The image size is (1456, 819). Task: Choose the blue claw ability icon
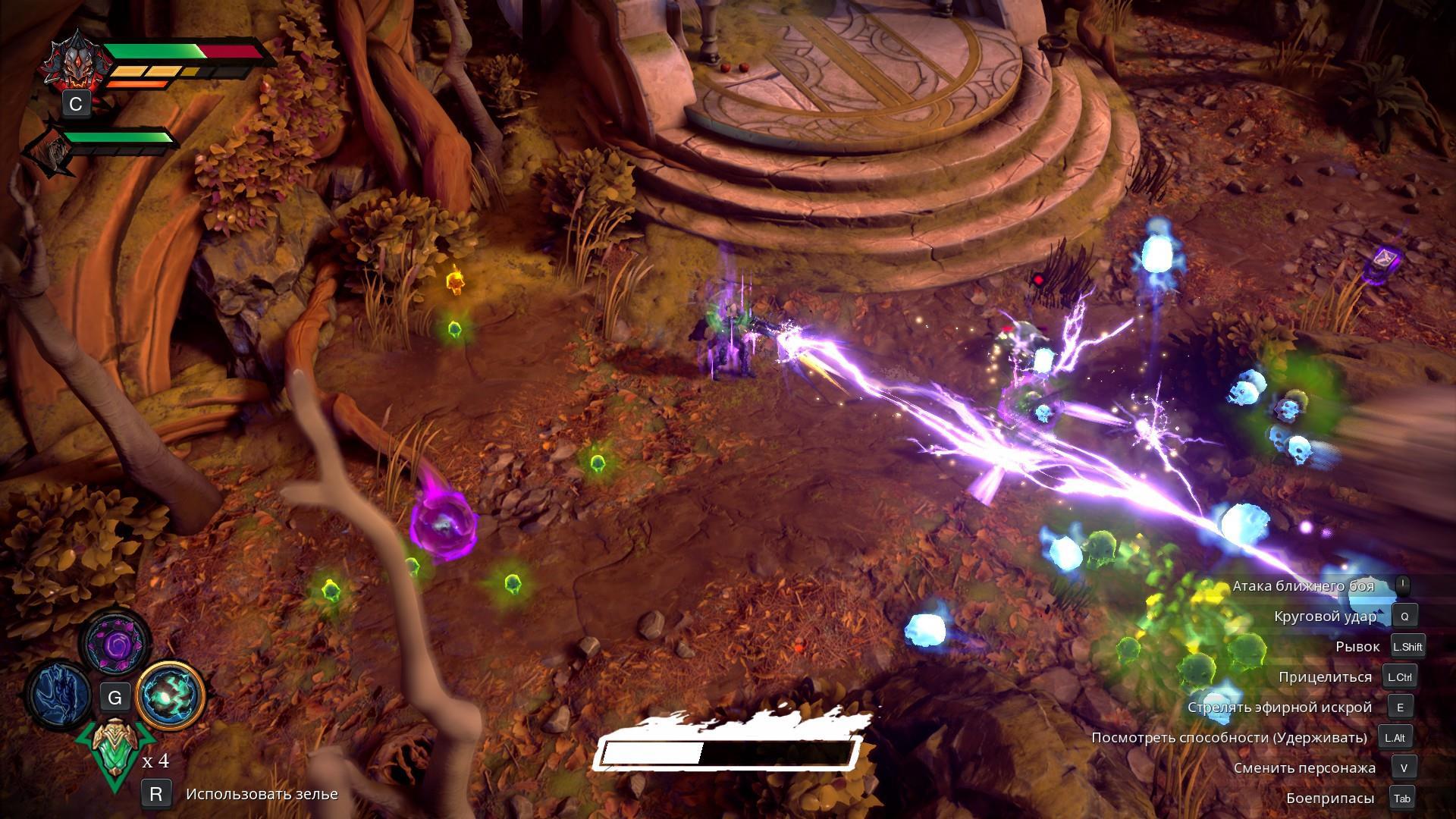click(61, 695)
